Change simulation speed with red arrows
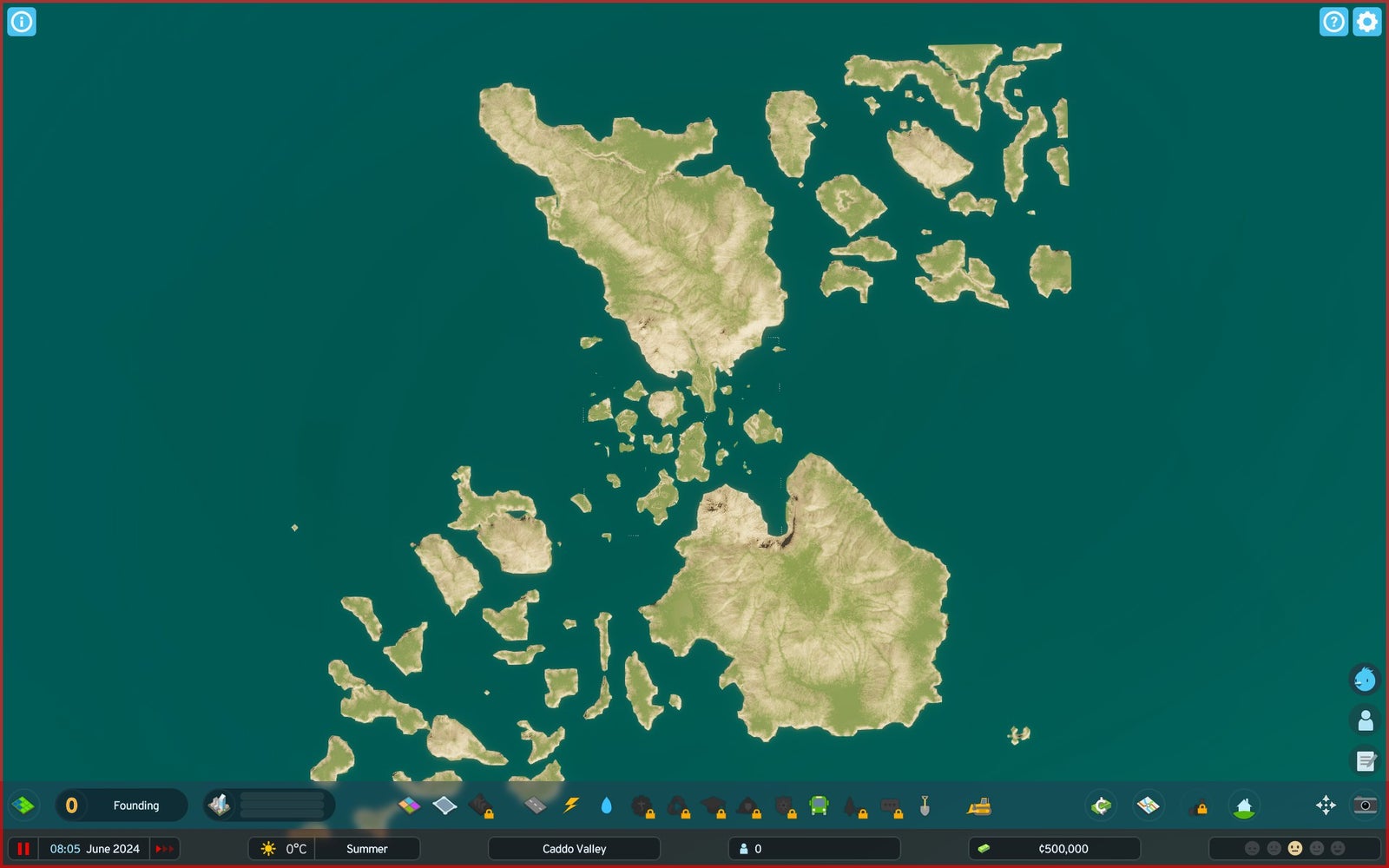The image size is (1389, 868). pyautogui.click(x=164, y=849)
